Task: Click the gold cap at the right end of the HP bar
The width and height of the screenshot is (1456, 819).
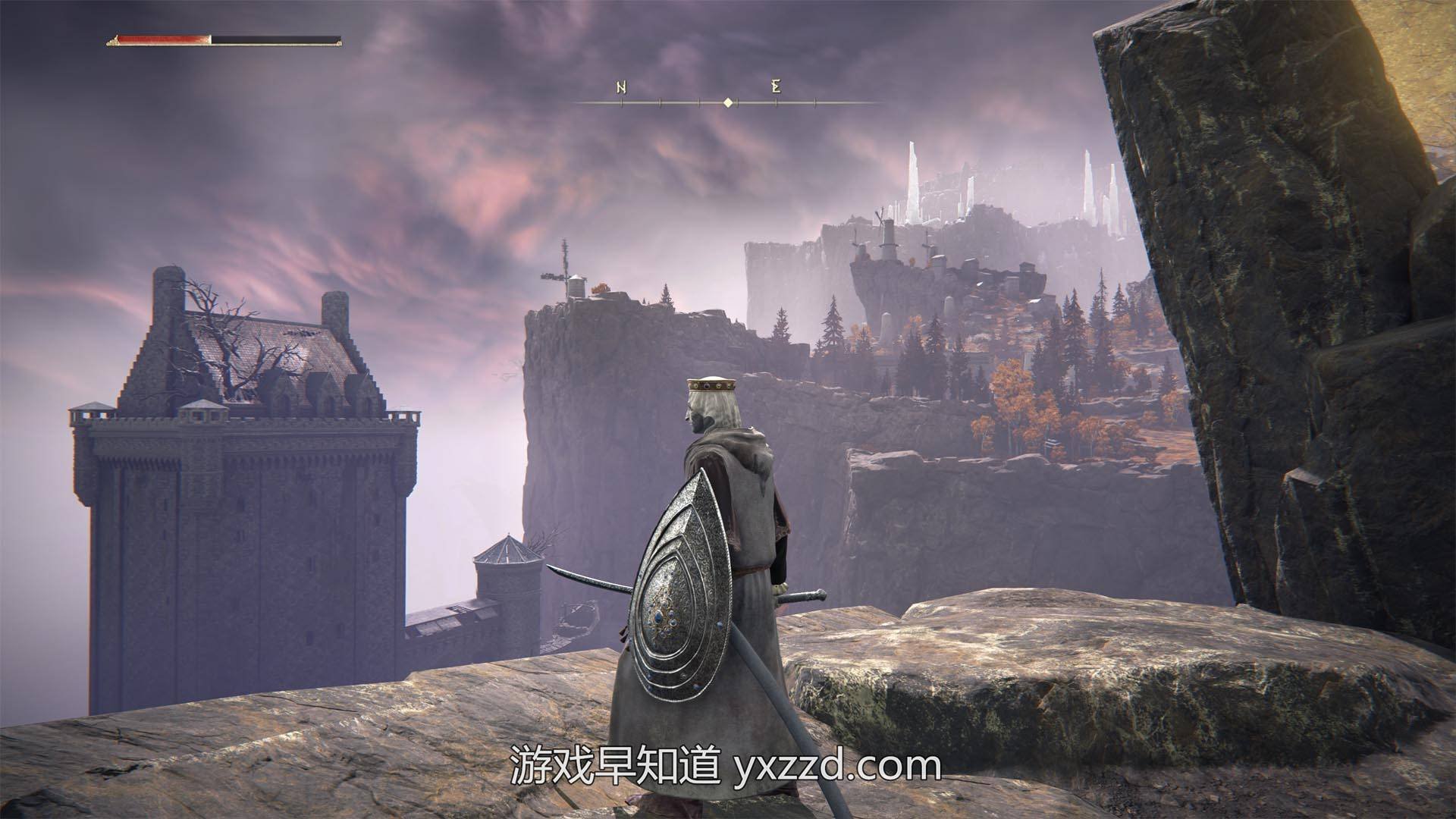Action: 341,42
